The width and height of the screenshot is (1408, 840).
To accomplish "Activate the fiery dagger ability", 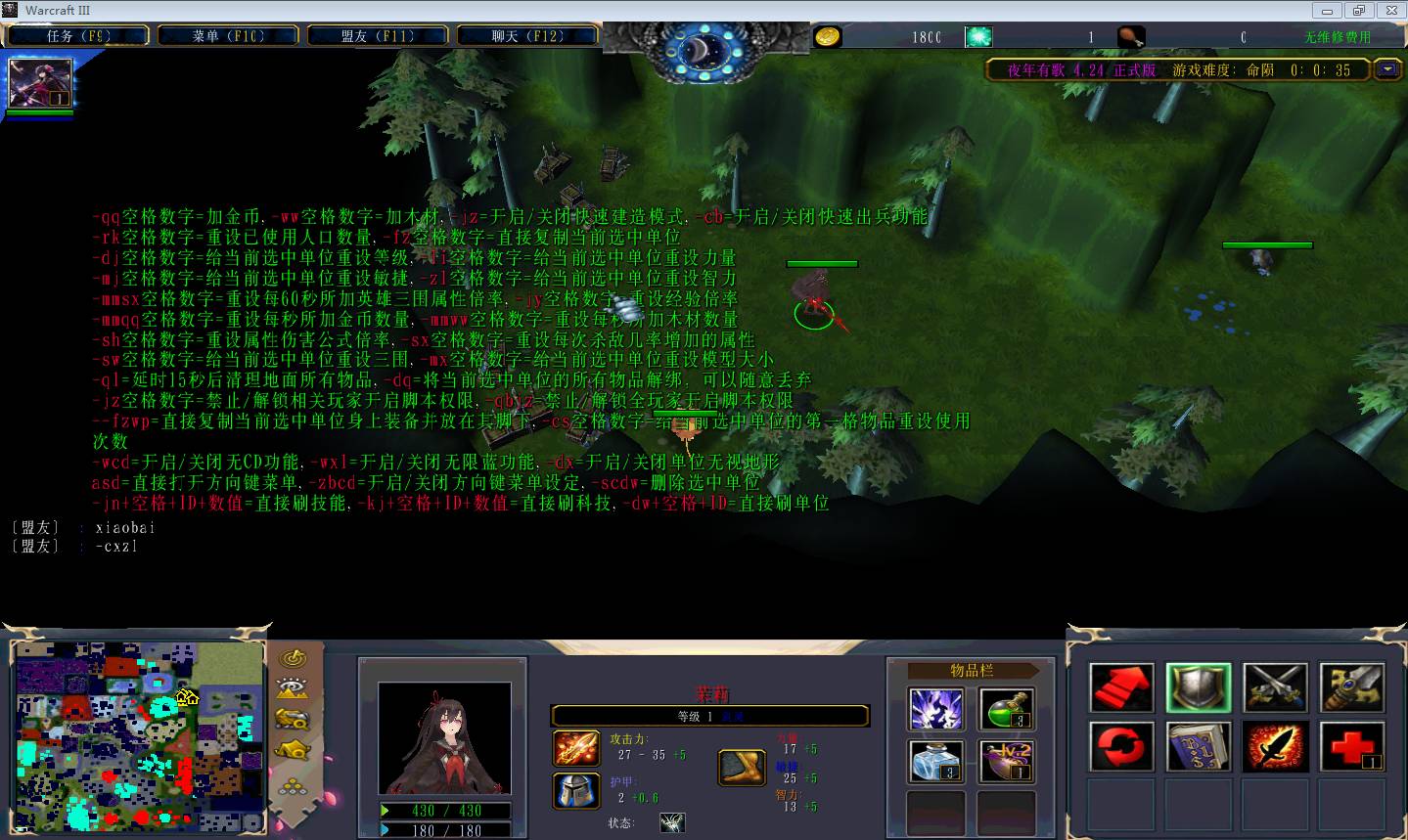I will click(x=1275, y=746).
